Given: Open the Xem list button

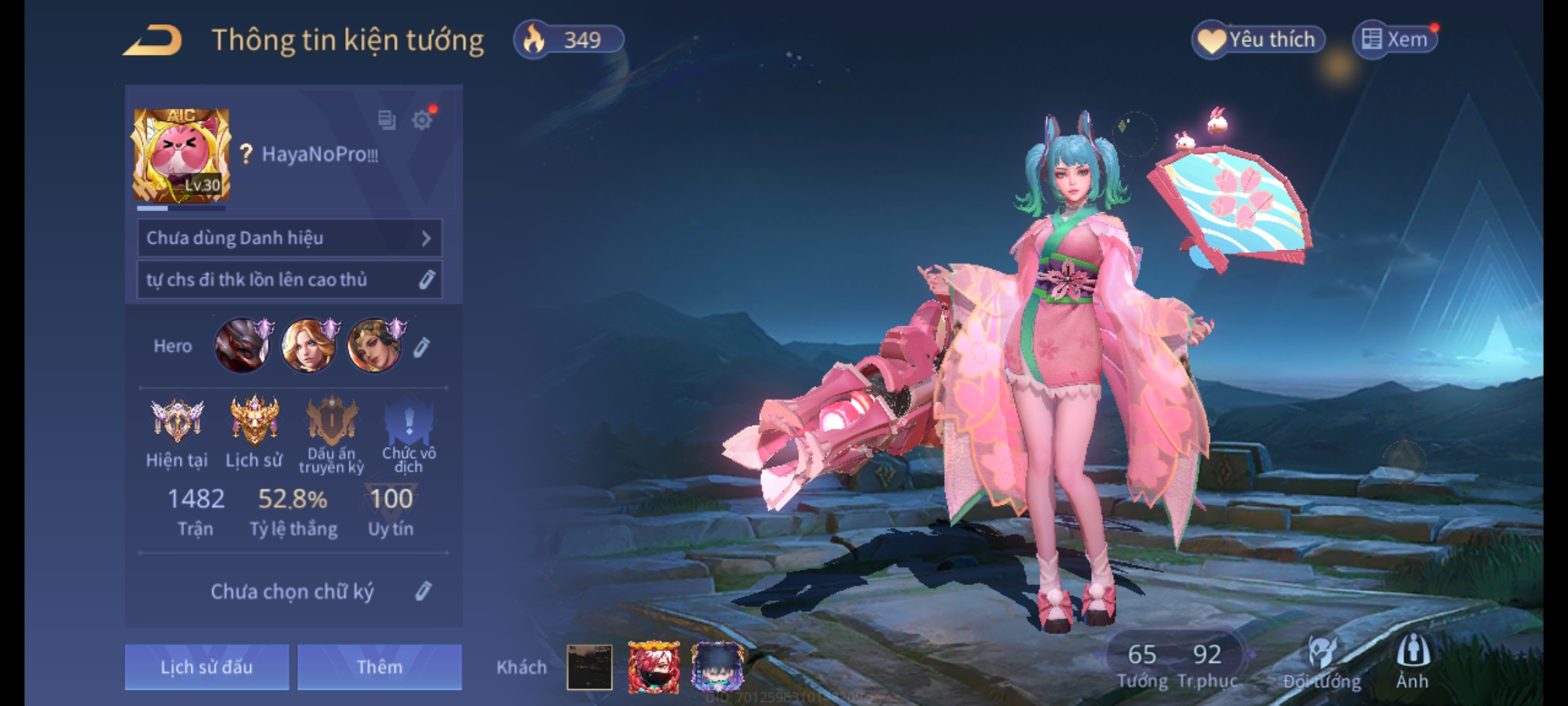Looking at the screenshot, I should pos(1396,40).
